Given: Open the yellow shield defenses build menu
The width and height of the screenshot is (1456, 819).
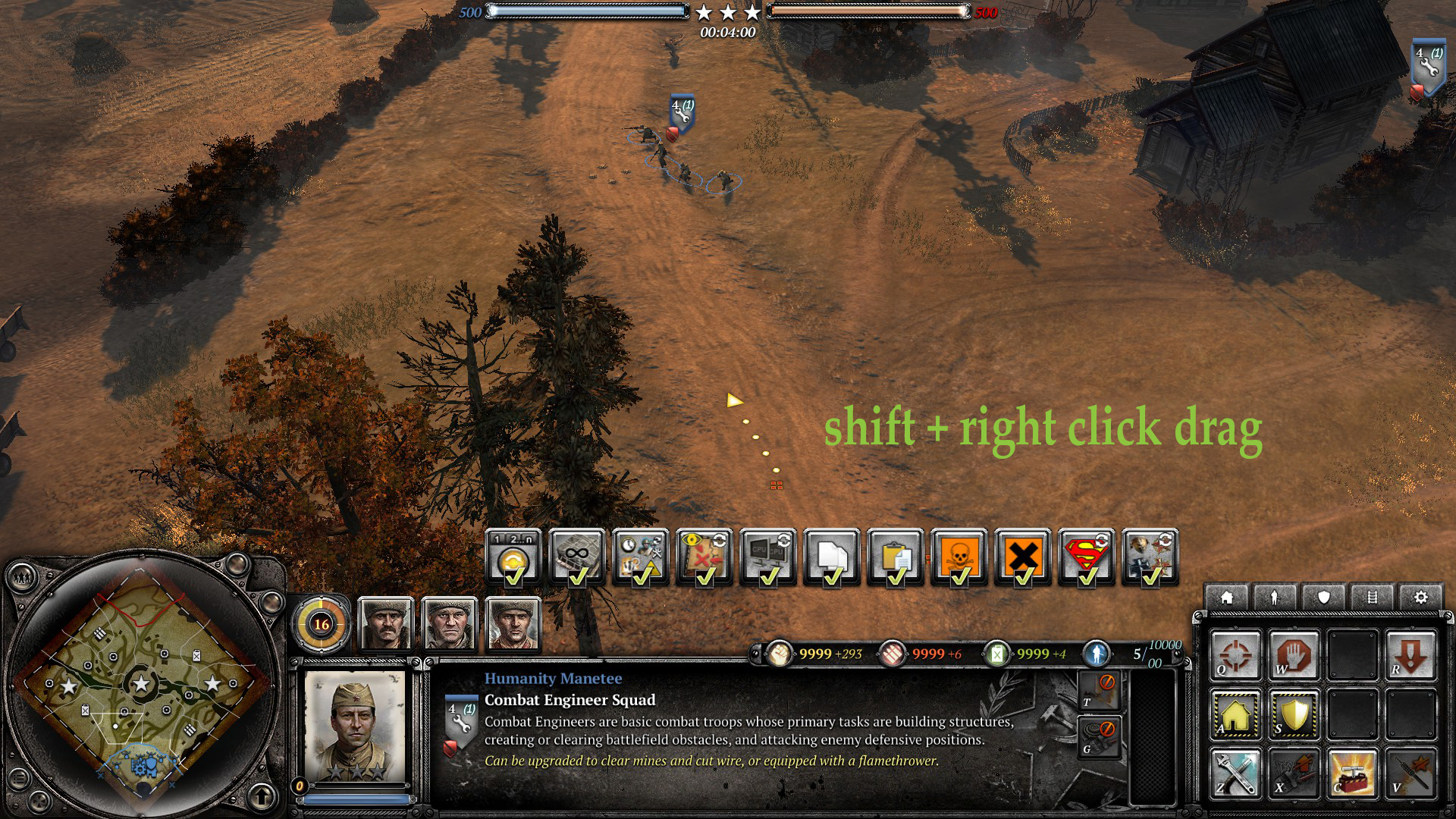Looking at the screenshot, I should pyautogui.click(x=1294, y=714).
